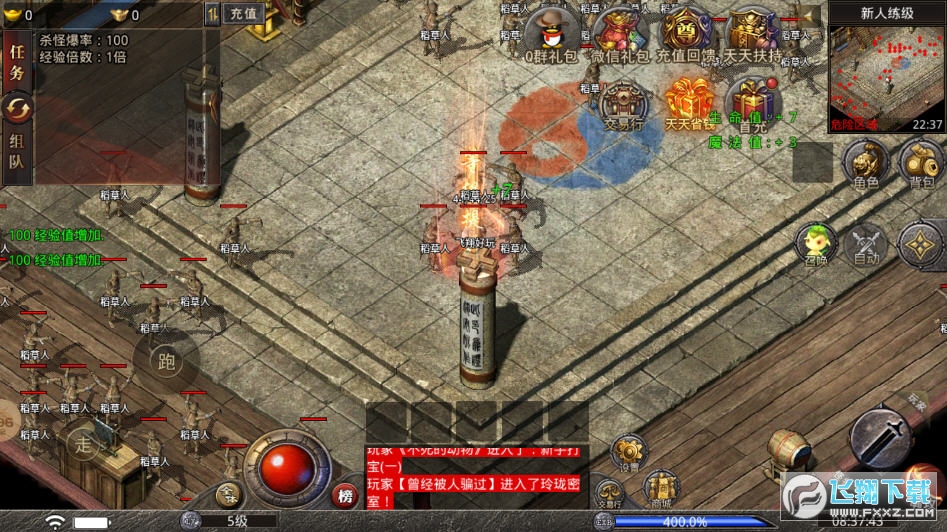Open the 天天省钱 orange gift box
Screen dimensions: 947x532
click(x=689, y=103)
